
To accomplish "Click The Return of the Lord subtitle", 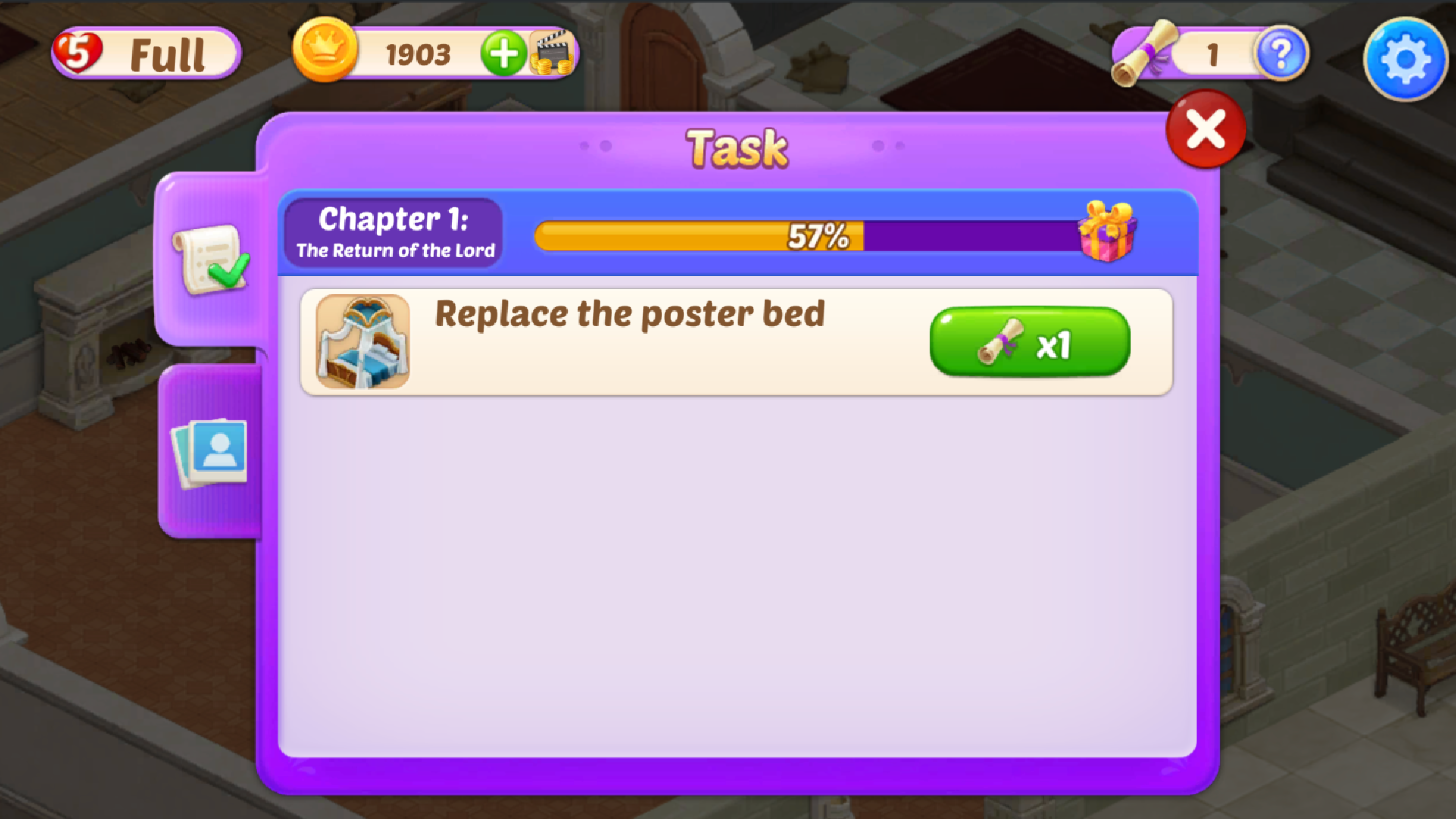I will coord(394,250).
